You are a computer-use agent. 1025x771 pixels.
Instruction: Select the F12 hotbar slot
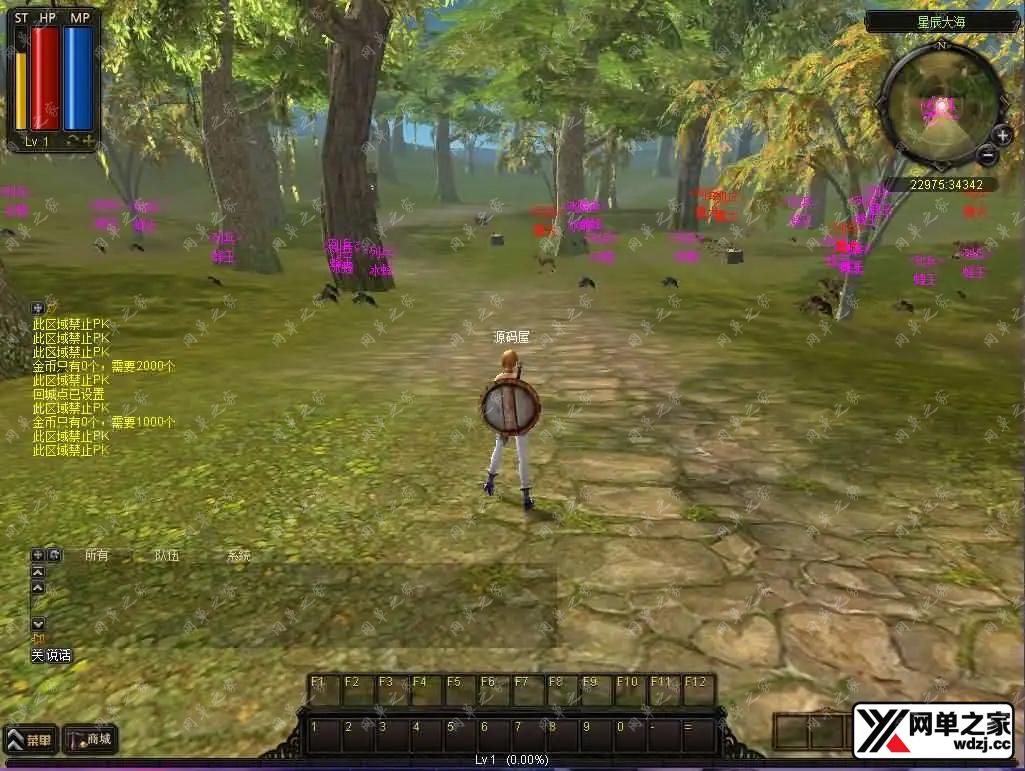click(x=697, y=690)
